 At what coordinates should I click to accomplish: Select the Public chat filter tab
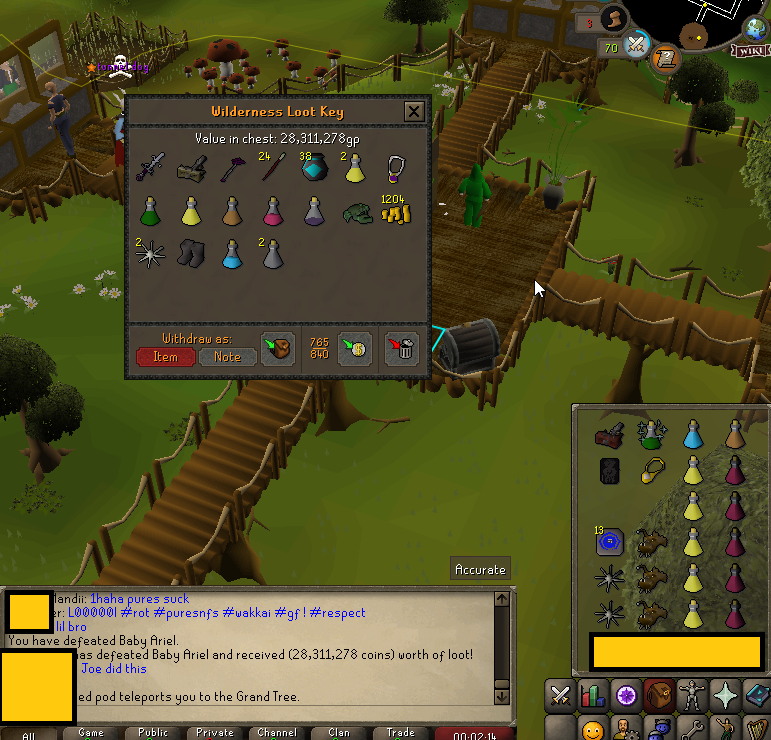153,733
